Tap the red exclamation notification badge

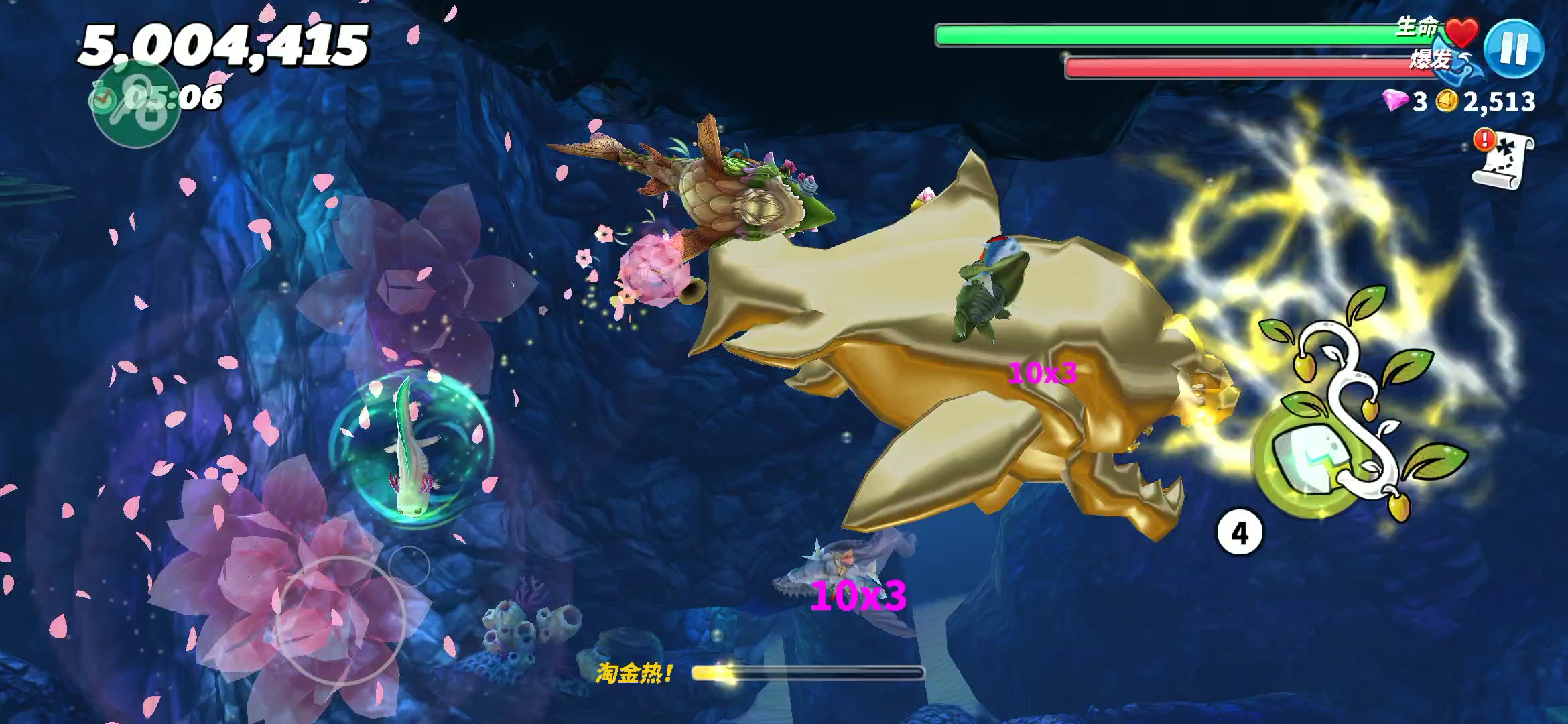click(x=1483, y=141)
